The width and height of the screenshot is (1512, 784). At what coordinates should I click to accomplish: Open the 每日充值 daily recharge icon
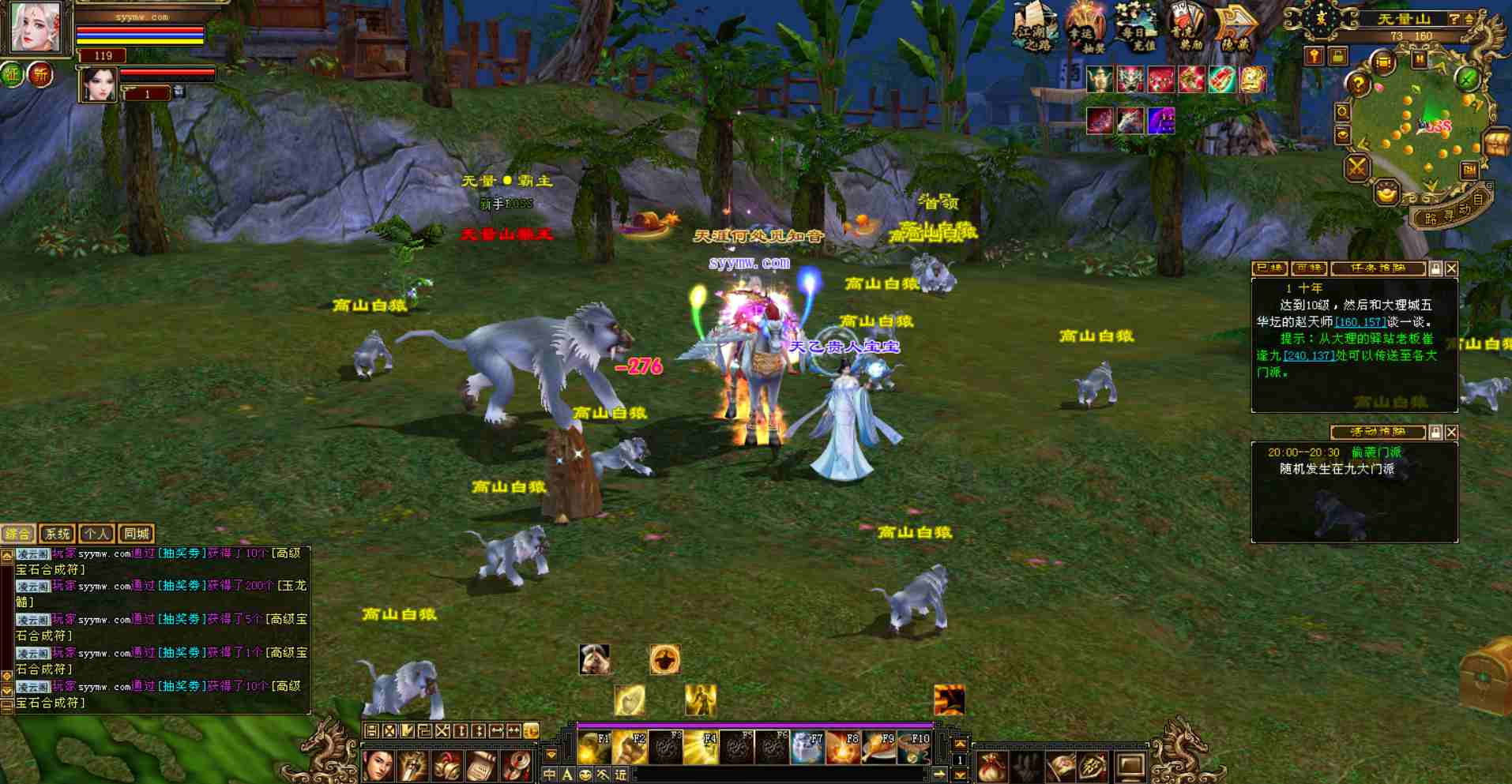click(1135, 28)
